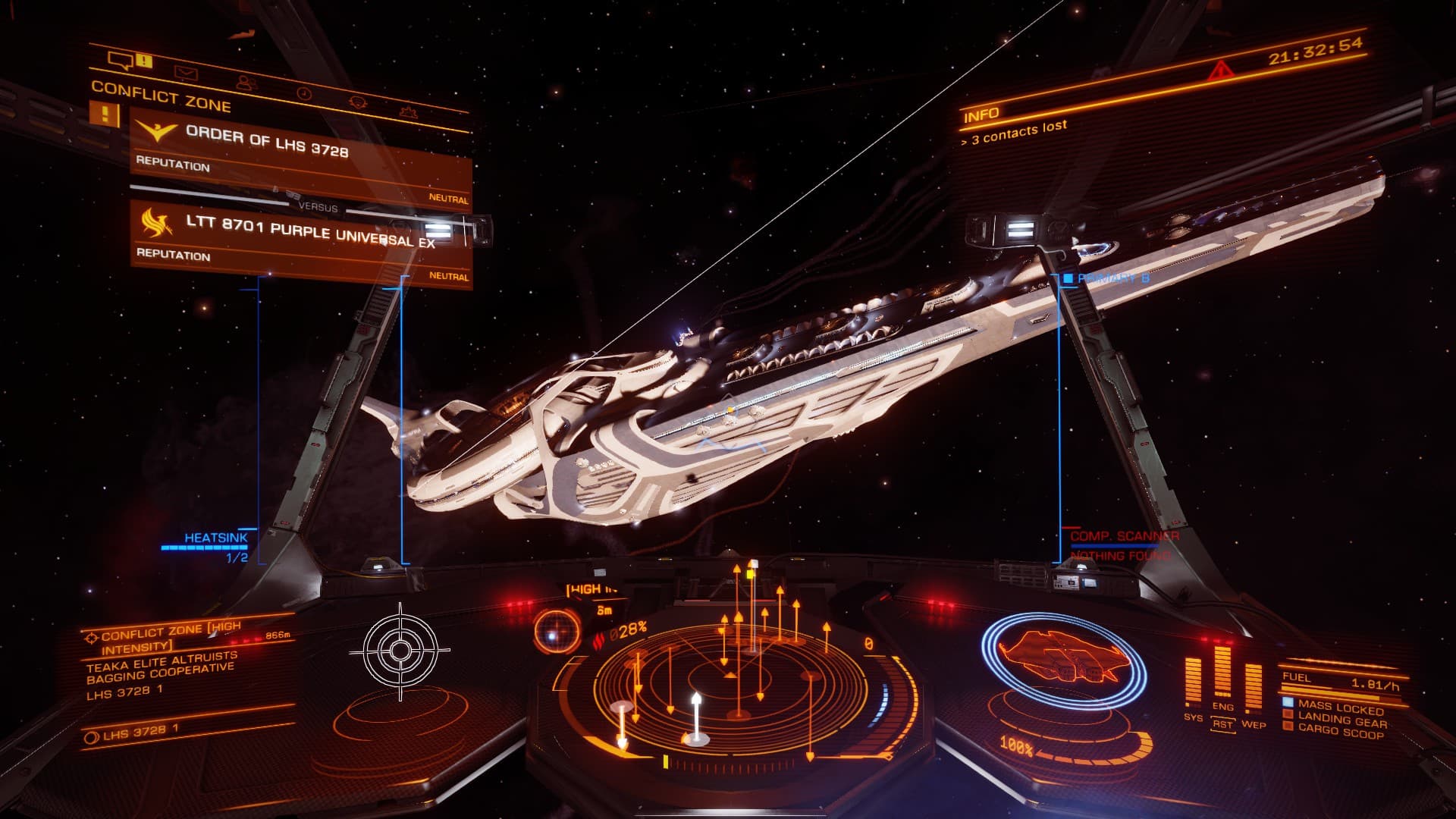Switch to the inbox envelope tab
Image resolution: width=1456 pixels, height=819 pixels.
coord(186,73)
